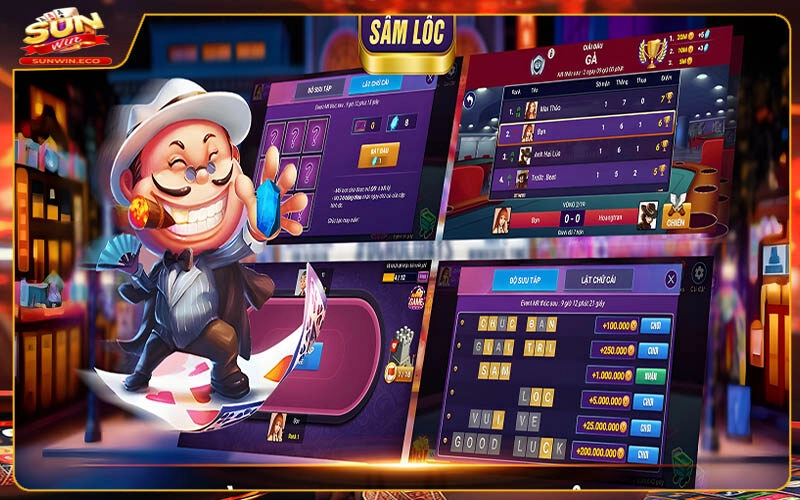The width and height of the screenshot is (800, 500).
Task: Claim the +1.000.000 reward with Nhận
Action: [650, 376]
